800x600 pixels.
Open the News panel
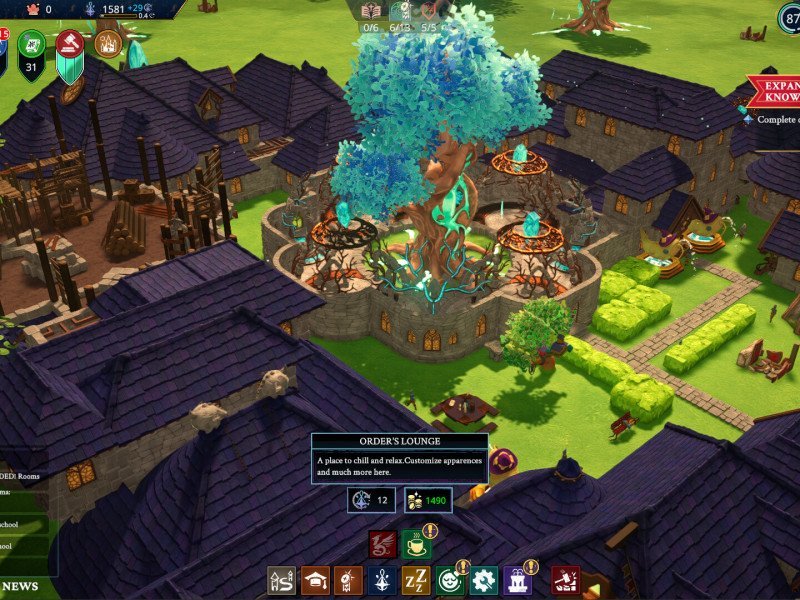[x=20, y=586]
